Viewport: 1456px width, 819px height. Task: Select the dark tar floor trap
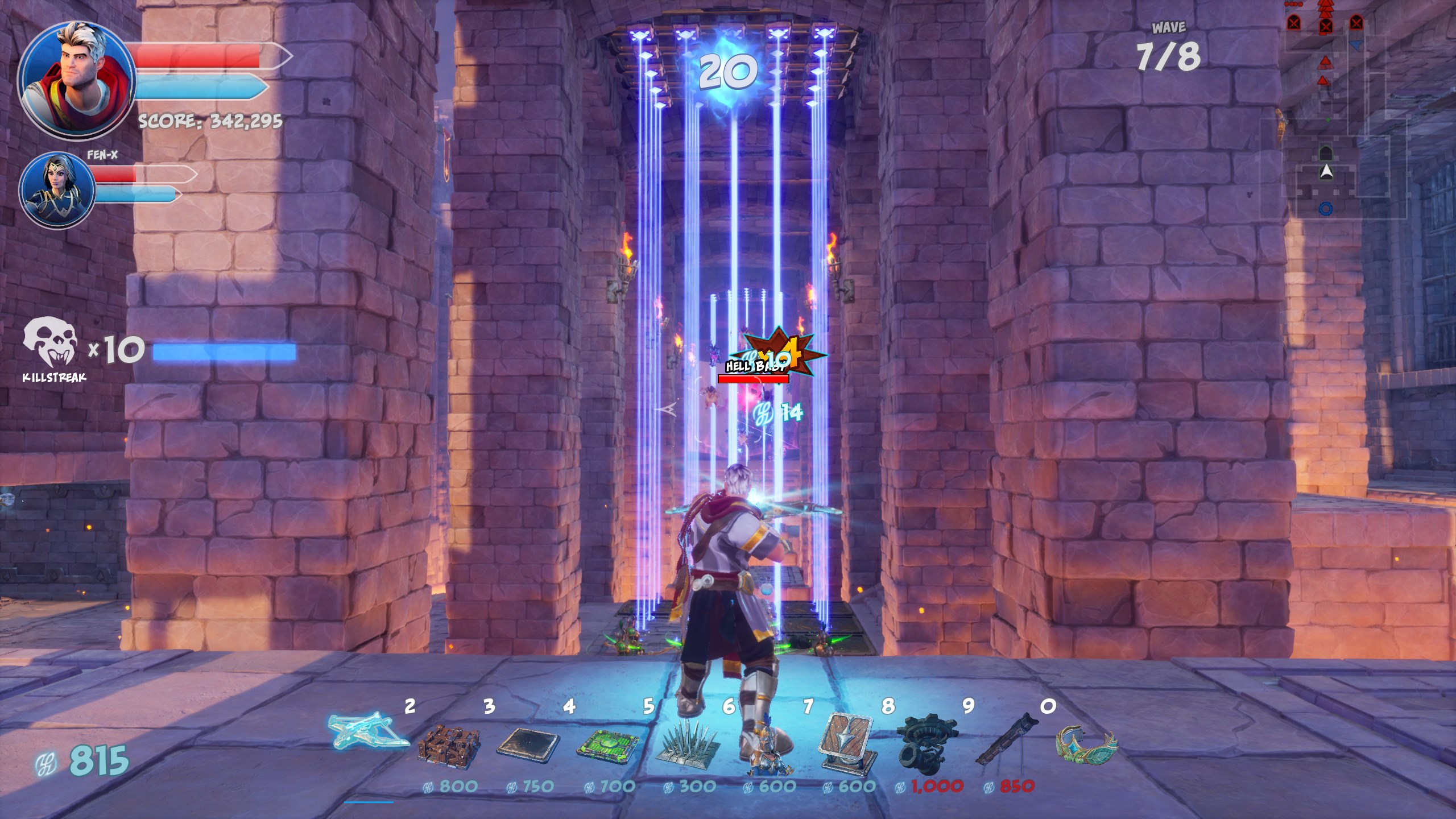pos(528,744)
